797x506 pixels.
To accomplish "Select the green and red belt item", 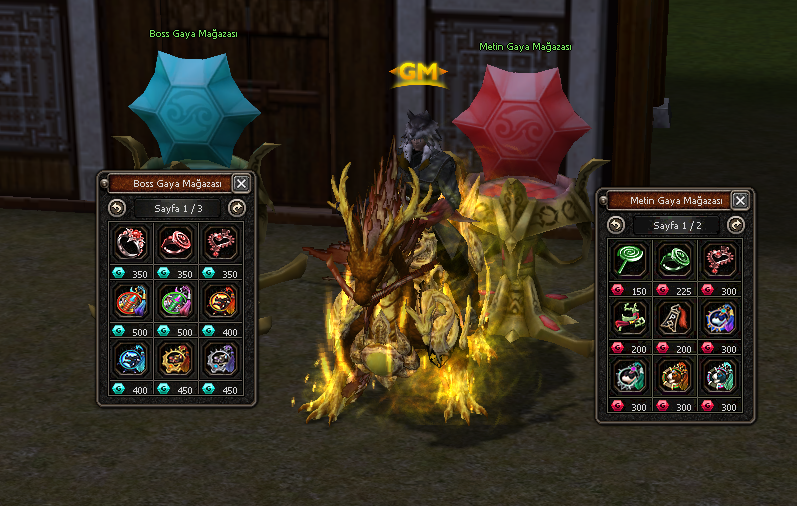I will pos(632,318).
